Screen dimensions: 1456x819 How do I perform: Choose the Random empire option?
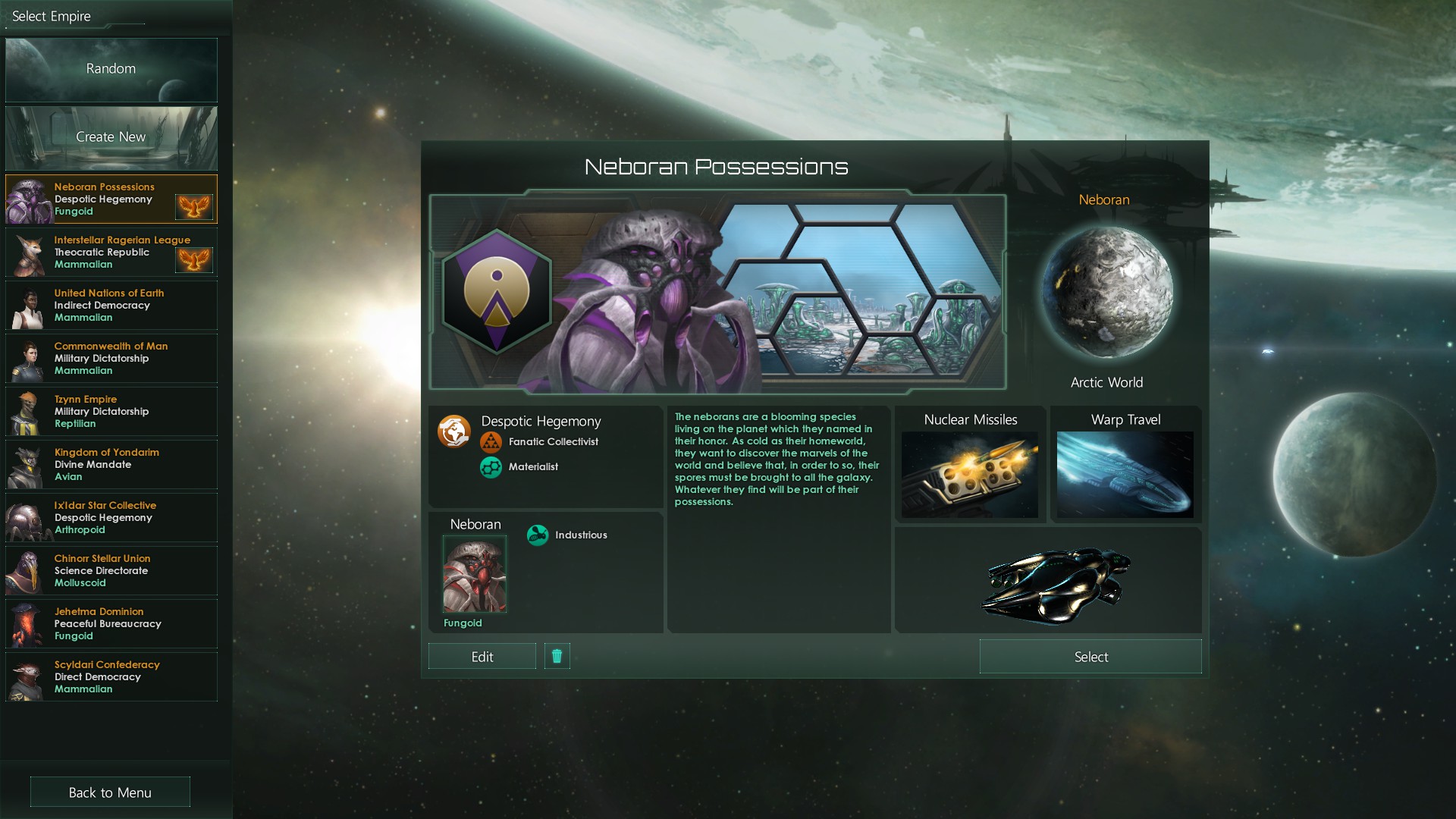point(111,70)
